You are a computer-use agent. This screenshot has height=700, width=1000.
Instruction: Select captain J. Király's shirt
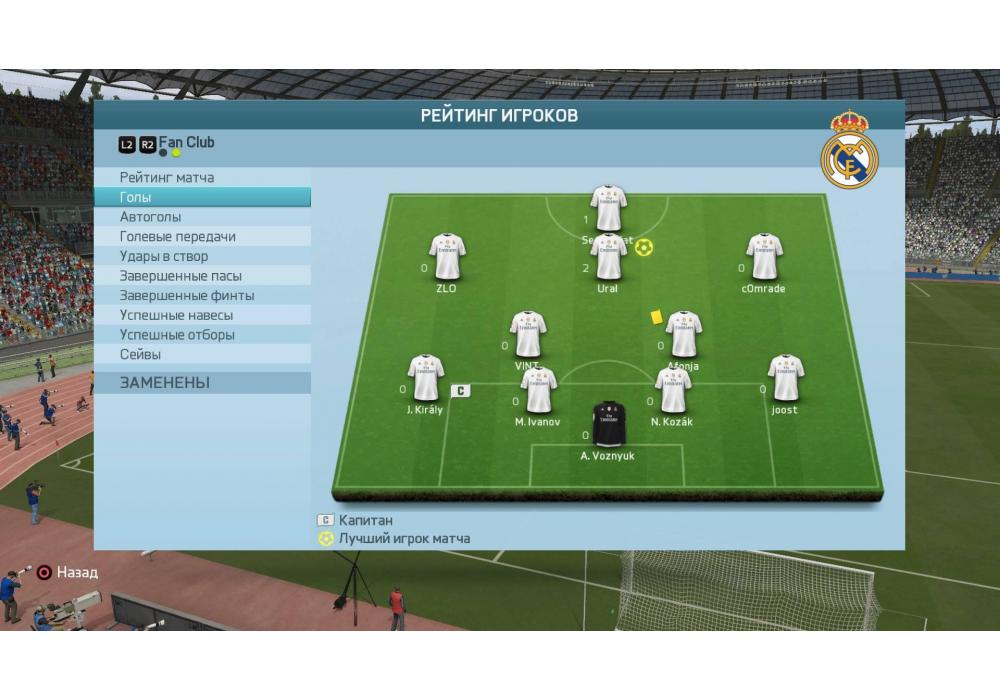(x=426, y=378)
